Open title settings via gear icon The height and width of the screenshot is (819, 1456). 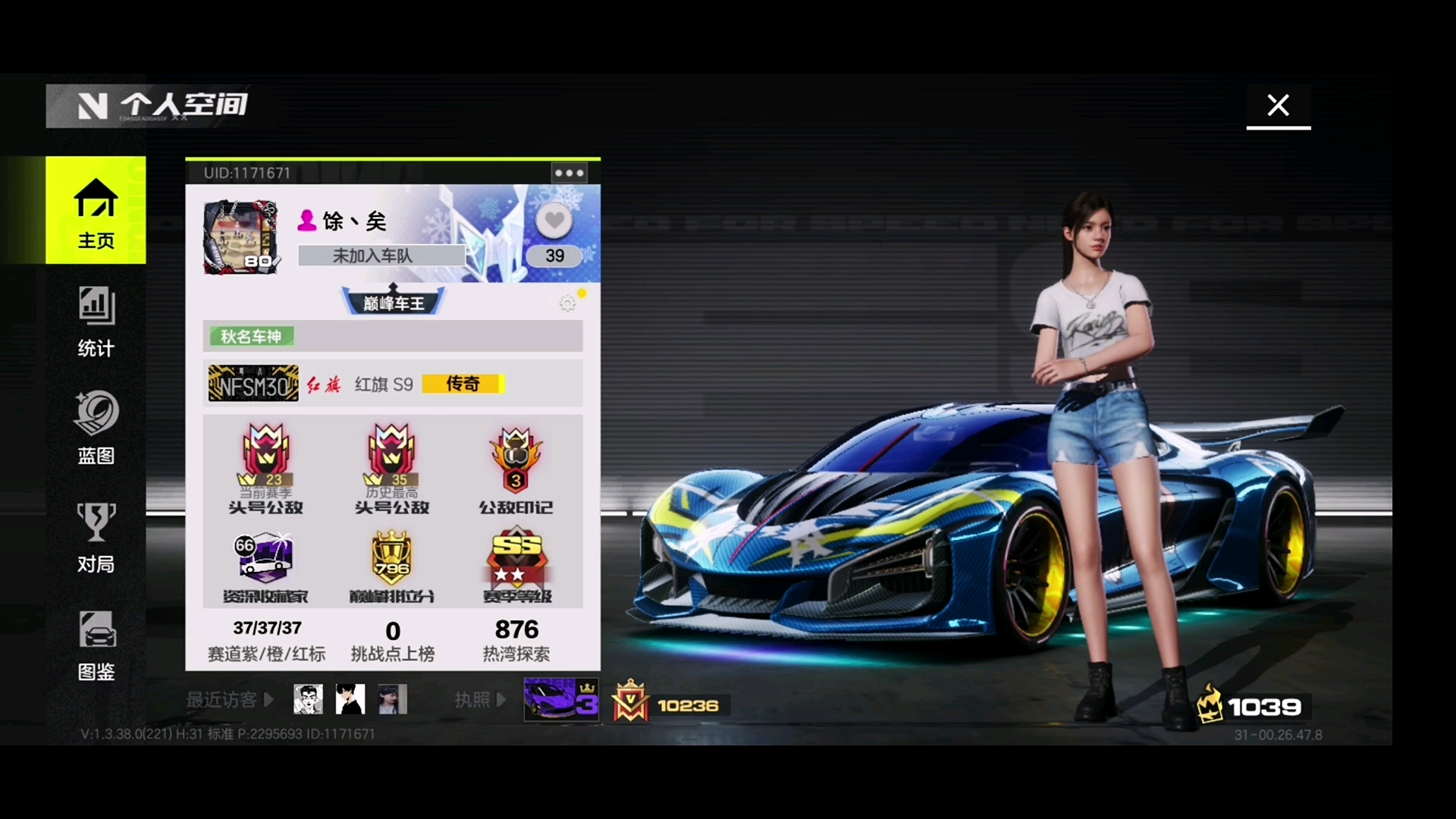tap(567, 303)
